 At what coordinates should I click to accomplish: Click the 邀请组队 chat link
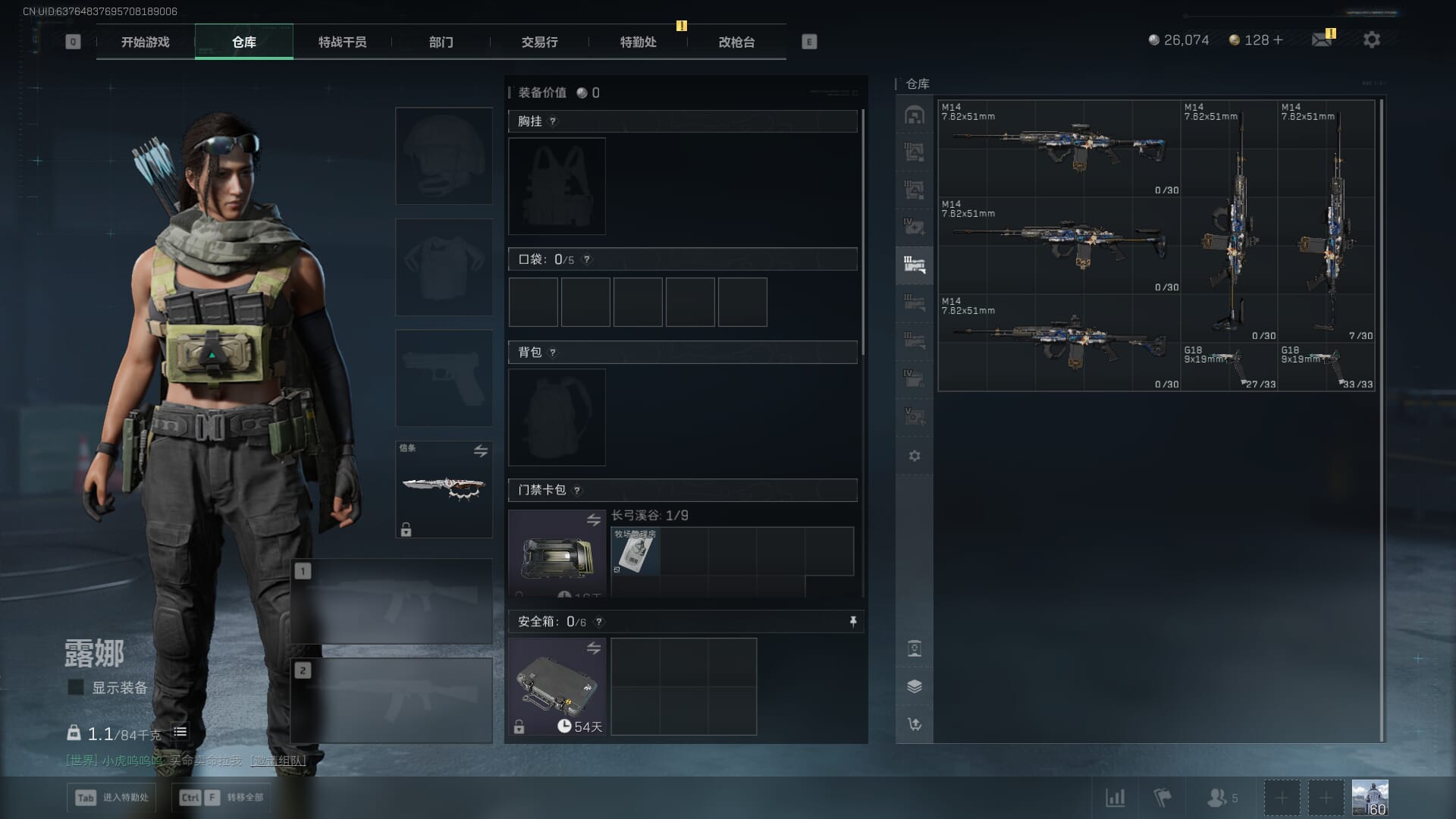tap(278, 761)
